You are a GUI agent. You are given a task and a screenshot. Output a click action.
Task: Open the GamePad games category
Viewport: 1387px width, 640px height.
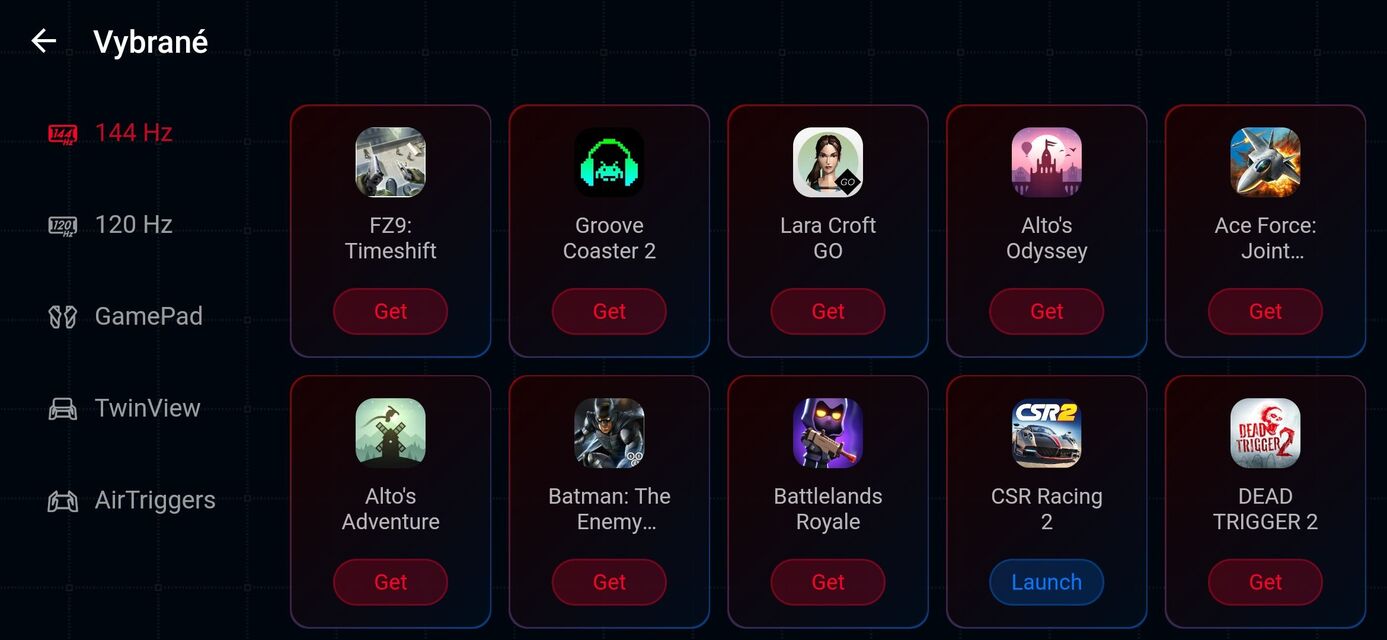pos(126,317)
